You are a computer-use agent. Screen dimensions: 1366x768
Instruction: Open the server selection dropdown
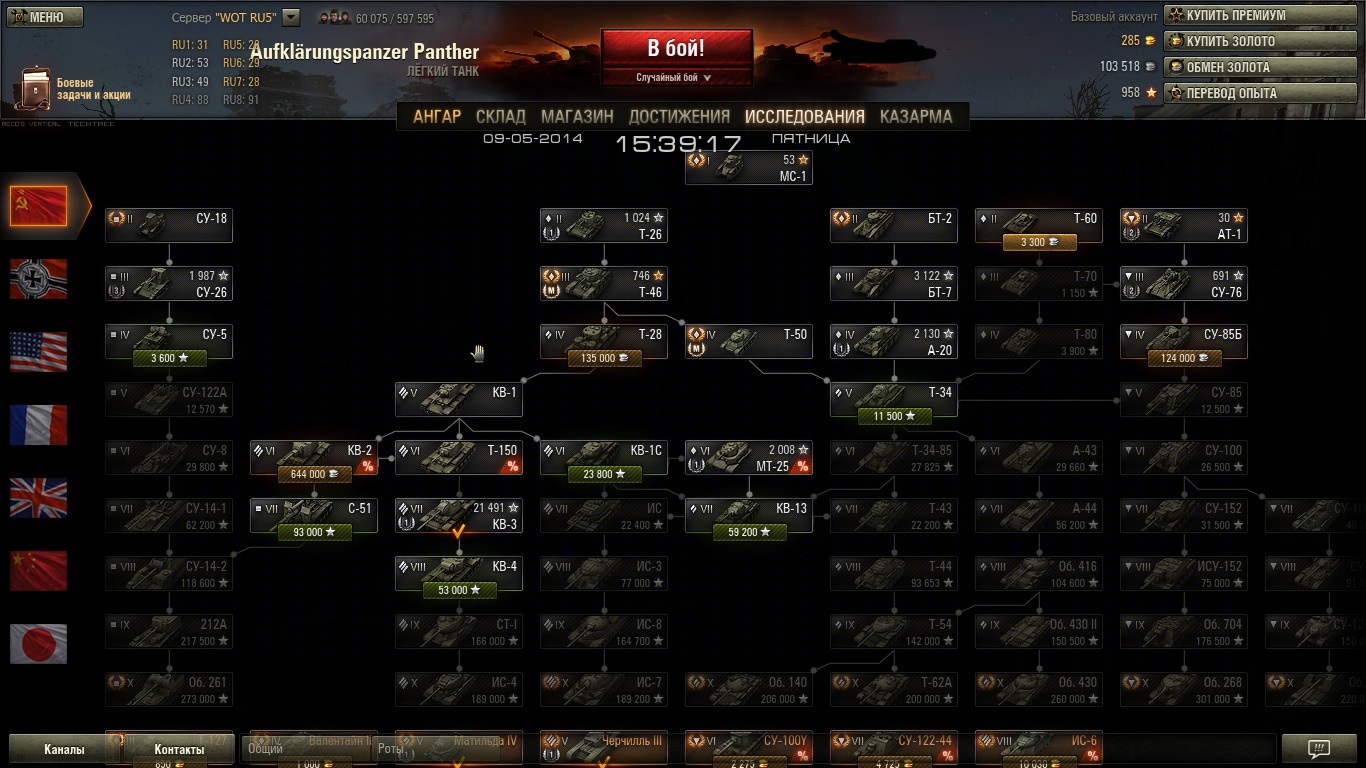(x=291, y=17)
